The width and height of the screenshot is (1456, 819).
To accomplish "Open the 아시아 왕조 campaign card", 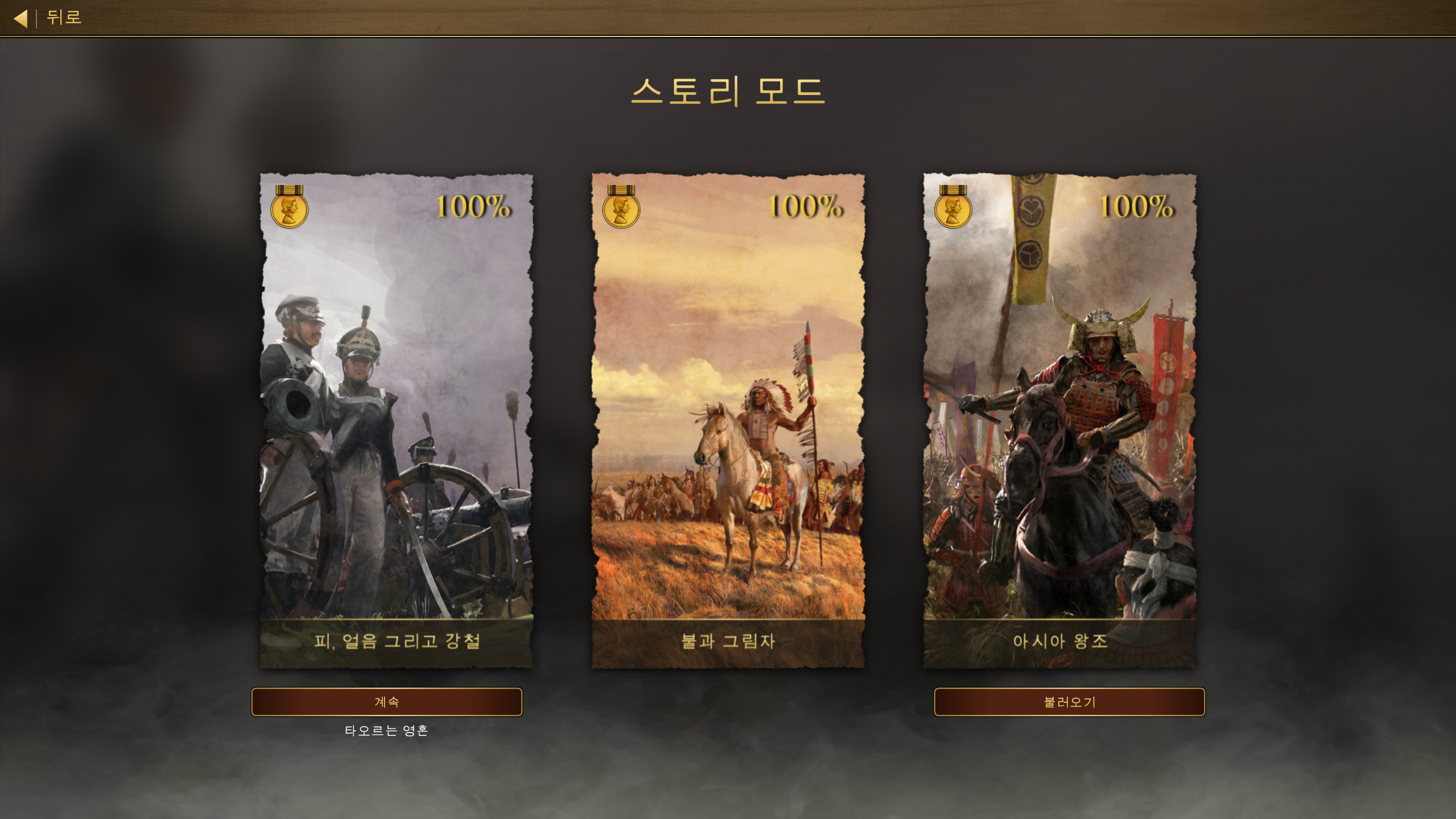I will click(1059, 420).
